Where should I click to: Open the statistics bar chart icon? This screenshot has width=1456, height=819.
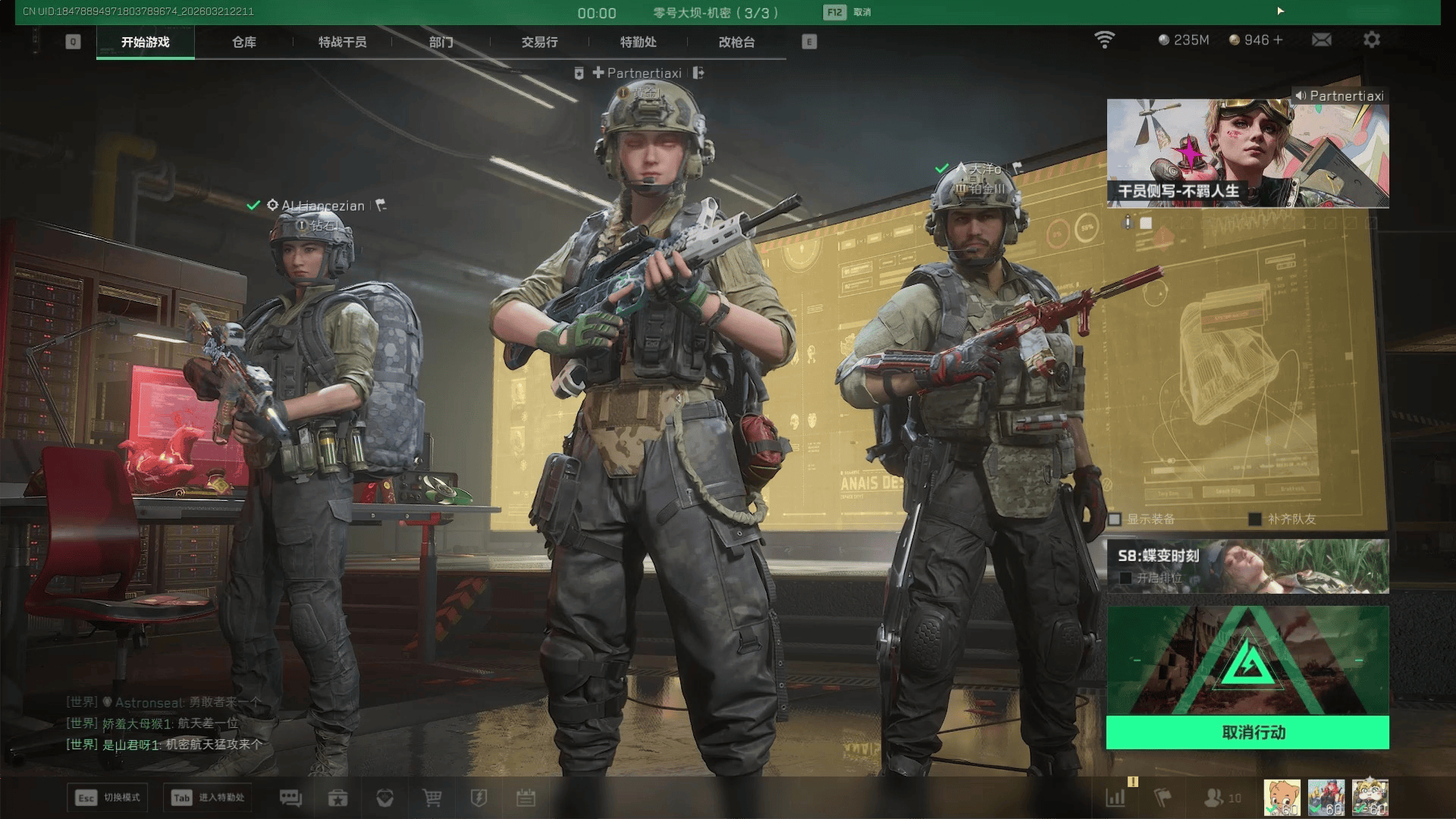point(1116,798)
